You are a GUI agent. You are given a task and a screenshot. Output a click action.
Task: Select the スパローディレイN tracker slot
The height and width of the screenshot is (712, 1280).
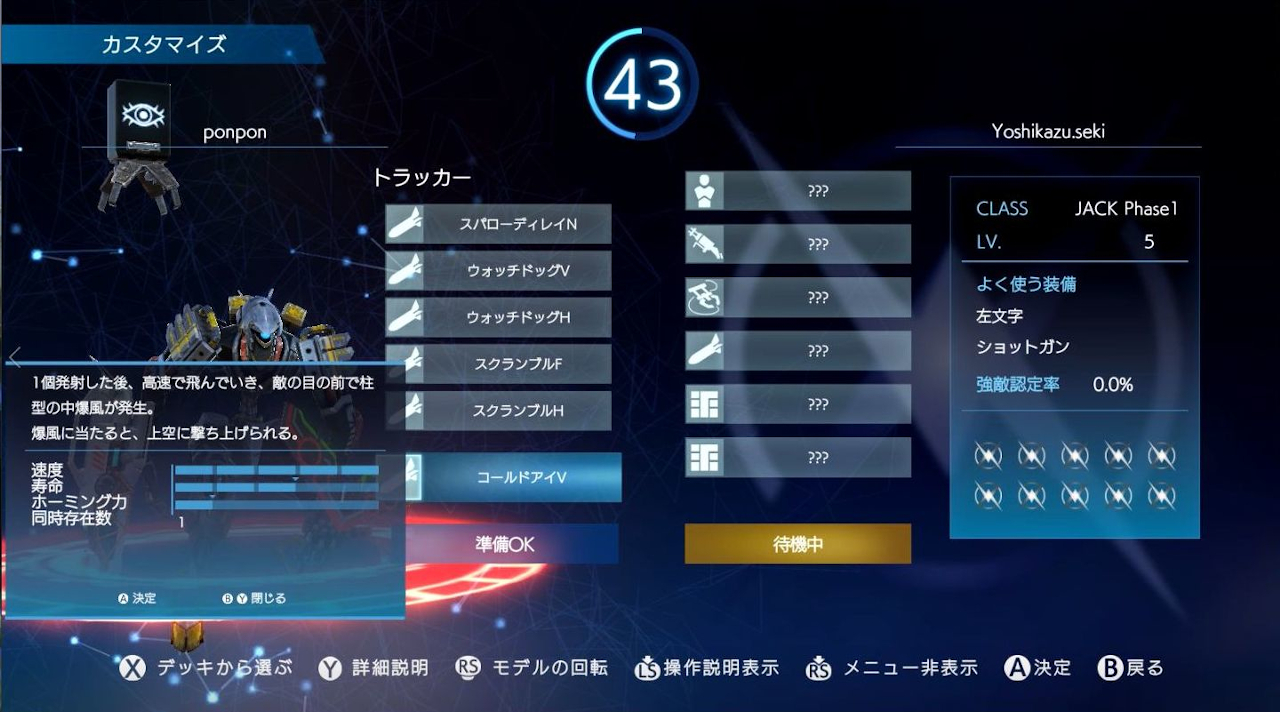[498, 224]
